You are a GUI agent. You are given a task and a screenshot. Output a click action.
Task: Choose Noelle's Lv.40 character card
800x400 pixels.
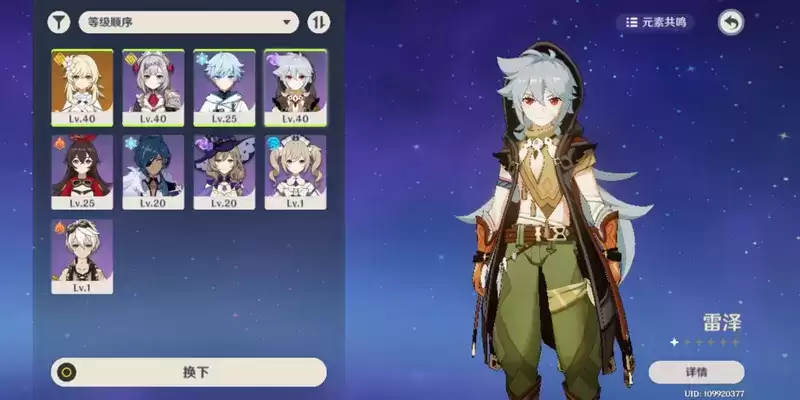(153, 87)
